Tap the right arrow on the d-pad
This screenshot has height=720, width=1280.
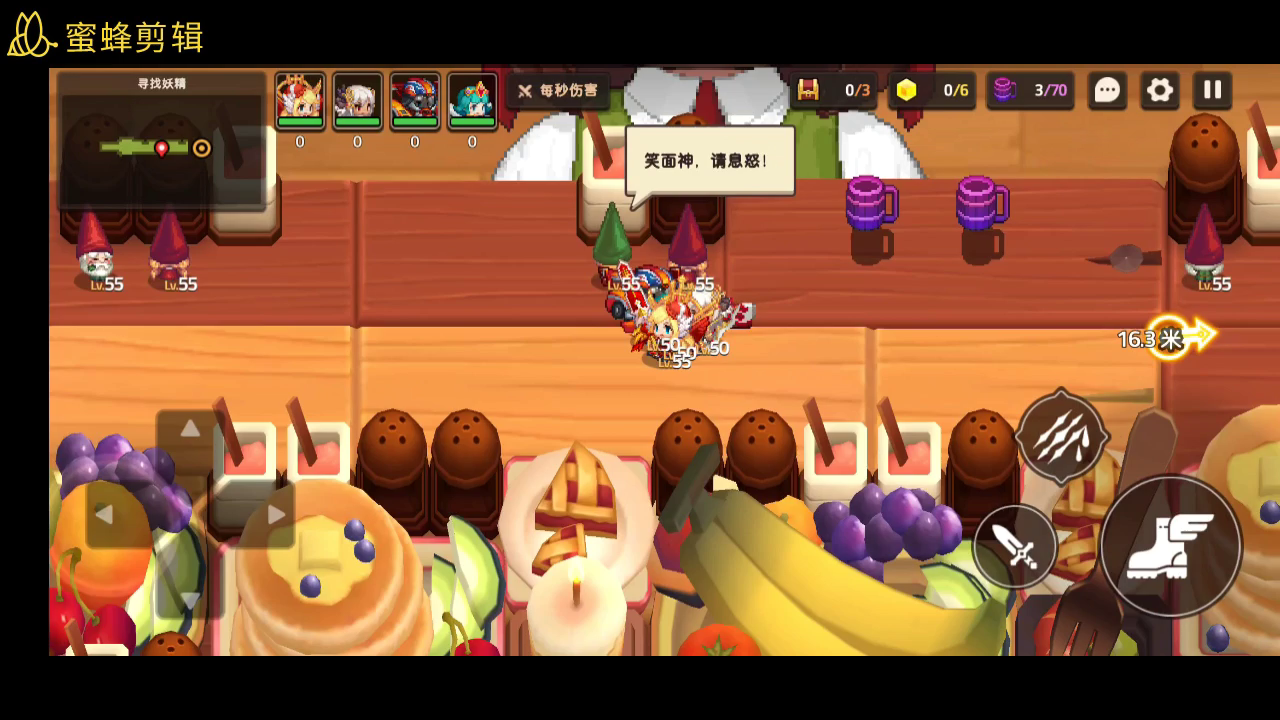point(276,515)
